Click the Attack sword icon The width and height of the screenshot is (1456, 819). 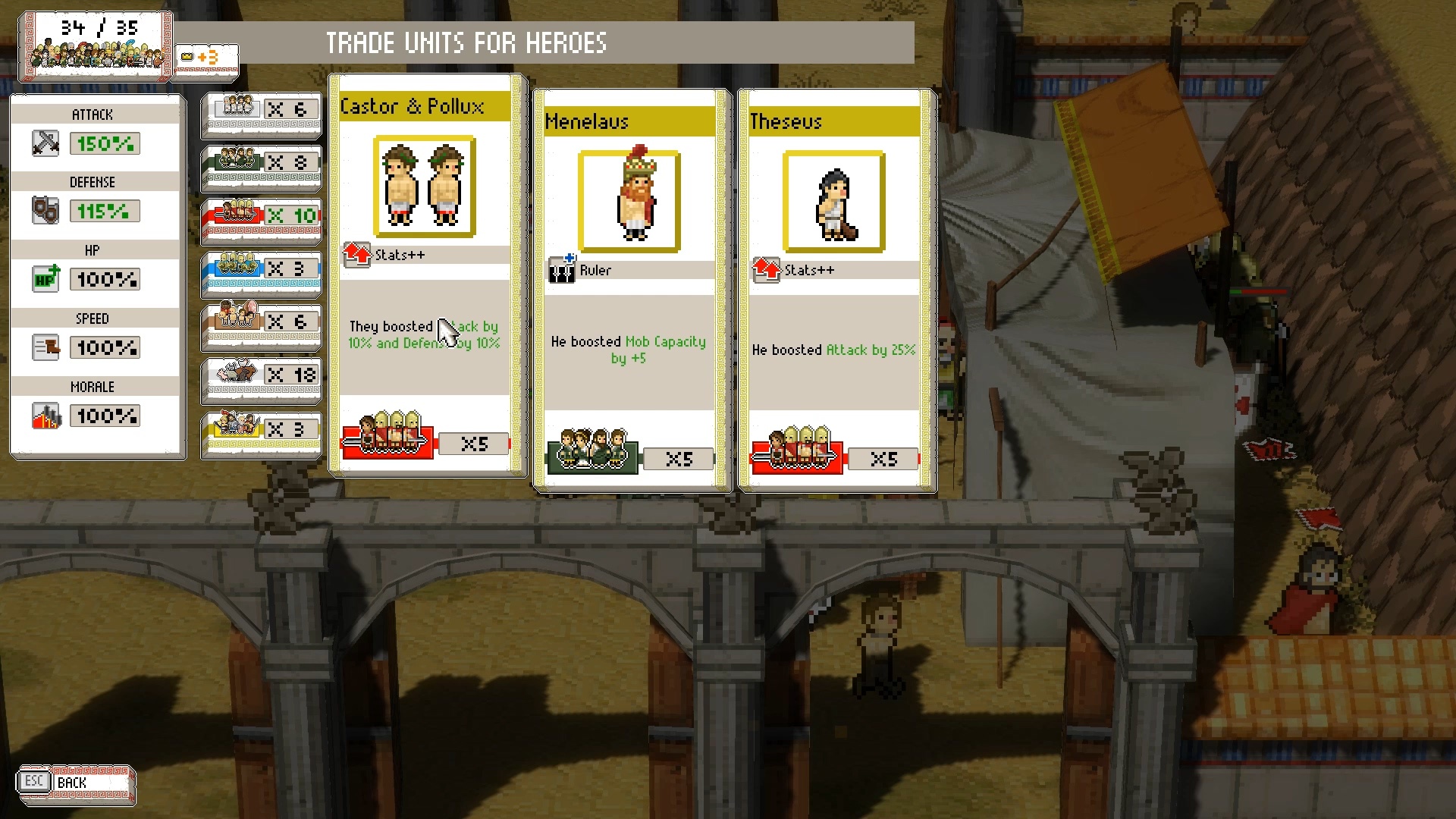45,143
